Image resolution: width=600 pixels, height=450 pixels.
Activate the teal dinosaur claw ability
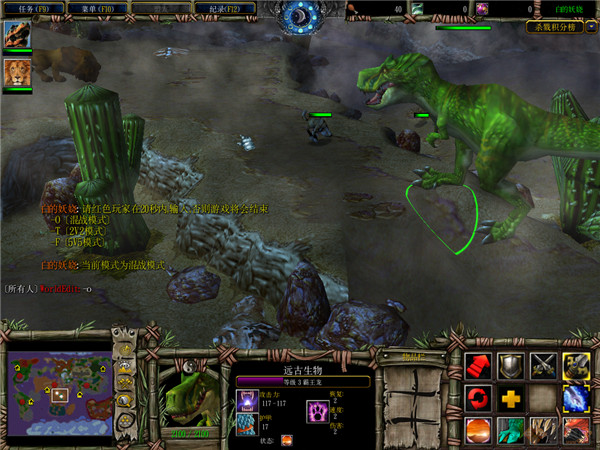510,430
